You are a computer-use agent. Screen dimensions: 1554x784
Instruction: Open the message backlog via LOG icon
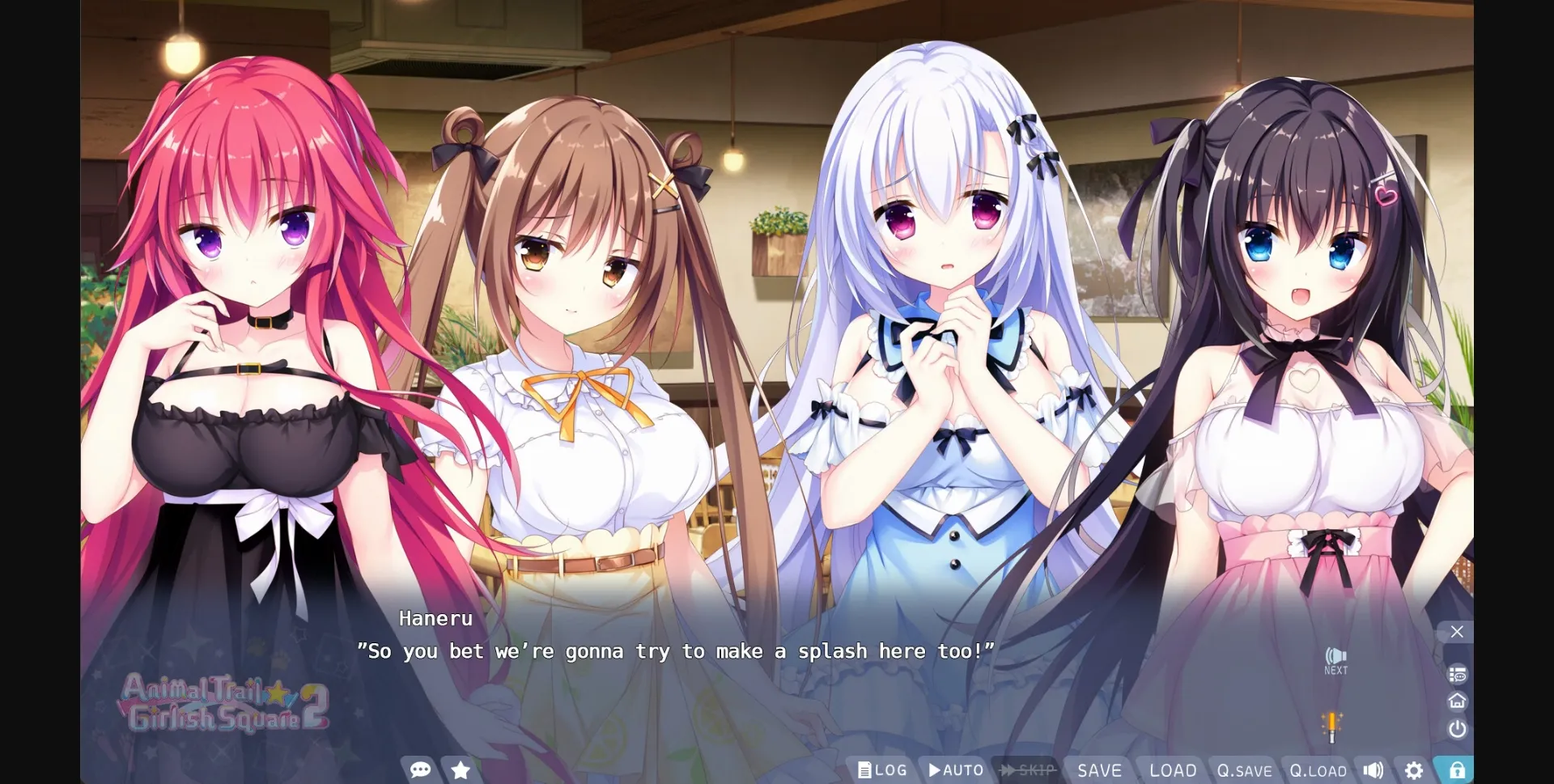point(881,770)
